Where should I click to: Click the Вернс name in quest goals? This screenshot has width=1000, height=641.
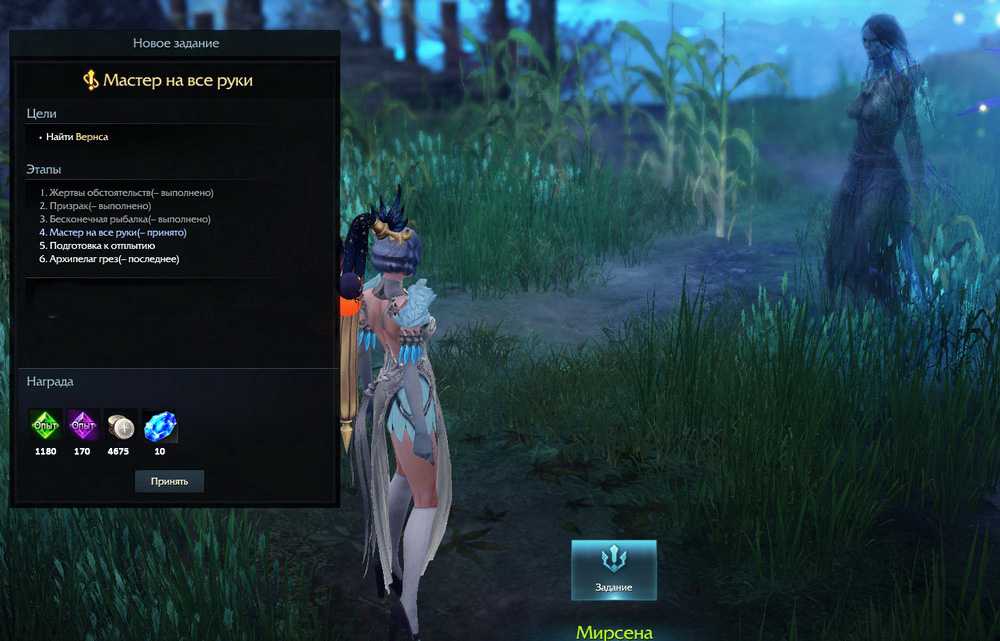click(x=92, y=137)
